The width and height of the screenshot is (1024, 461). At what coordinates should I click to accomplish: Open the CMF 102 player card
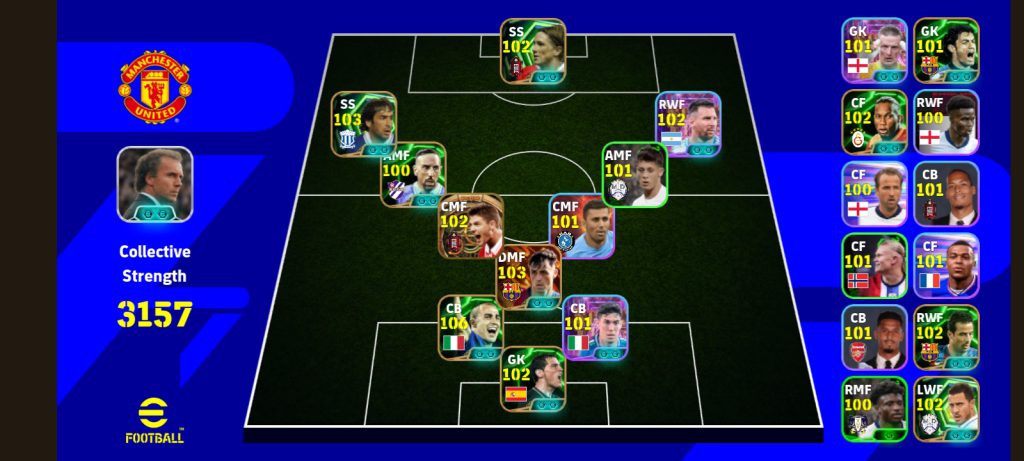click(x=471, y=225)
